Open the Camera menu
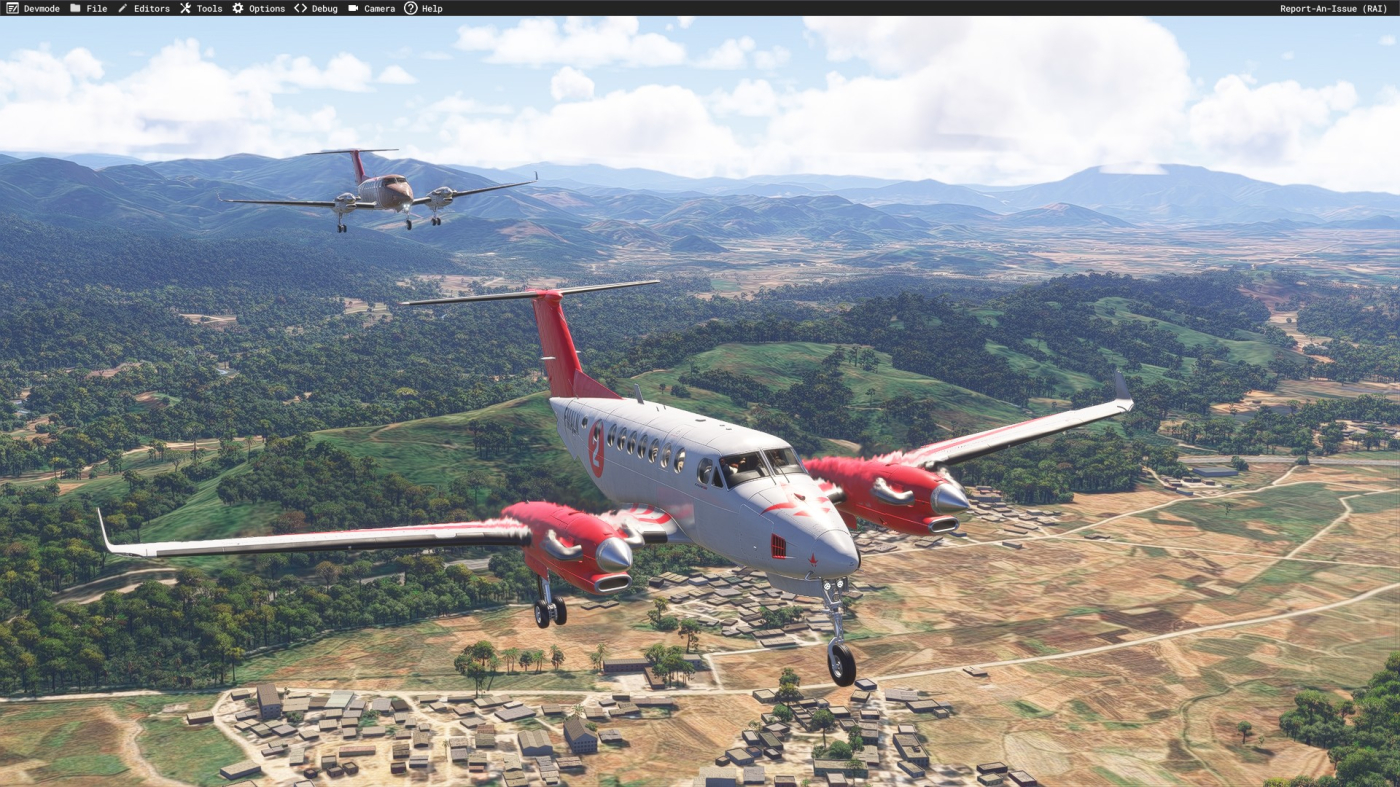The image size is (1400, 787). [371, 8]
